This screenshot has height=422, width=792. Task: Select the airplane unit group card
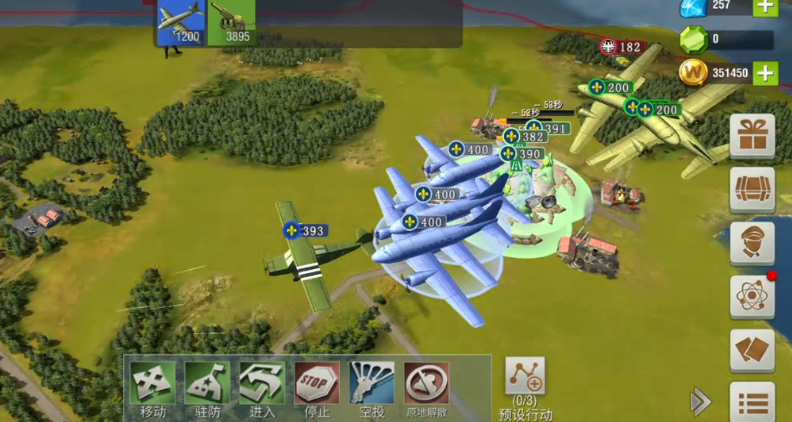click(x=181, y=22)
